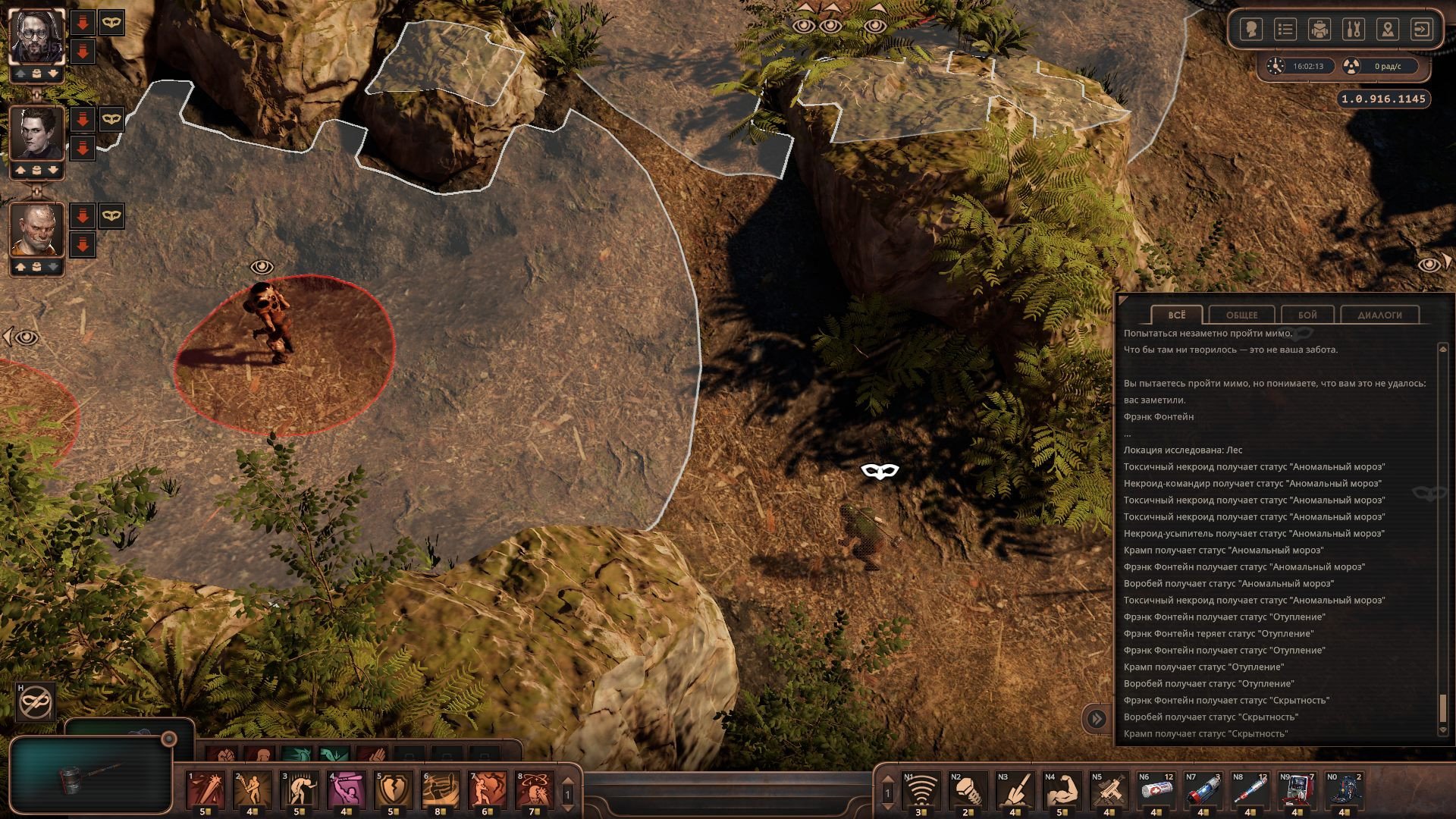Switch to the ОБЩЕЕ log tab
1456x819 pixels.
click(x=1241, y=315)
